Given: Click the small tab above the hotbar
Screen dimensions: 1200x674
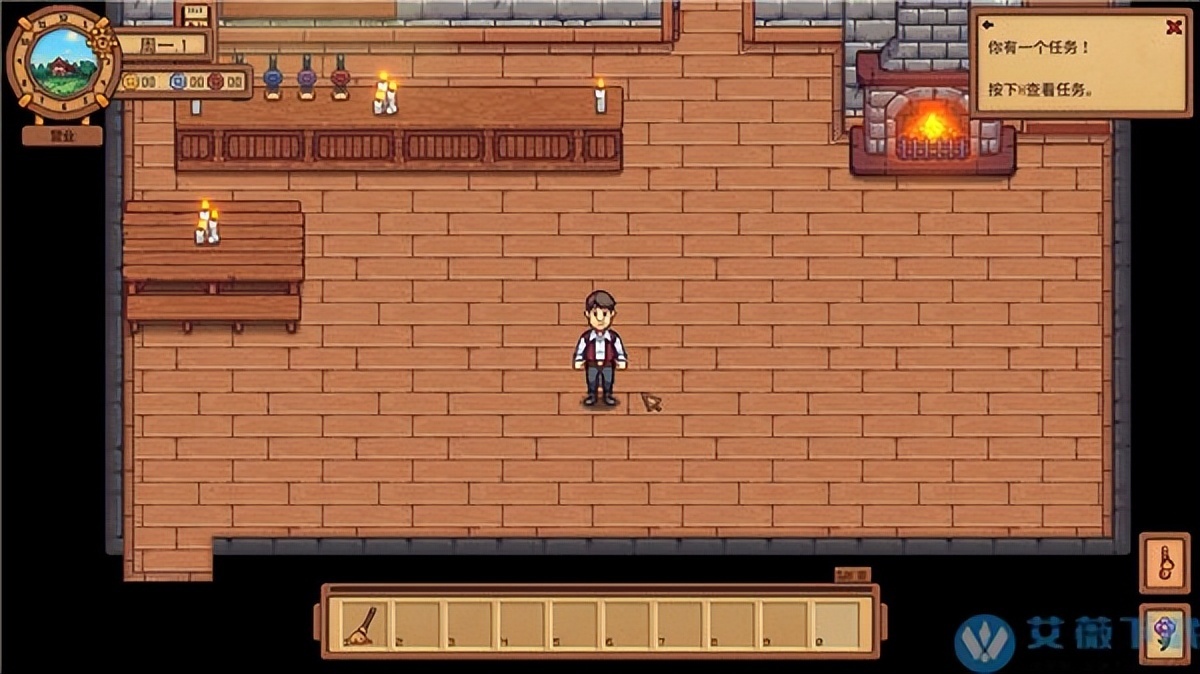Looking at the screenshot, I should (x=852, y=575).
